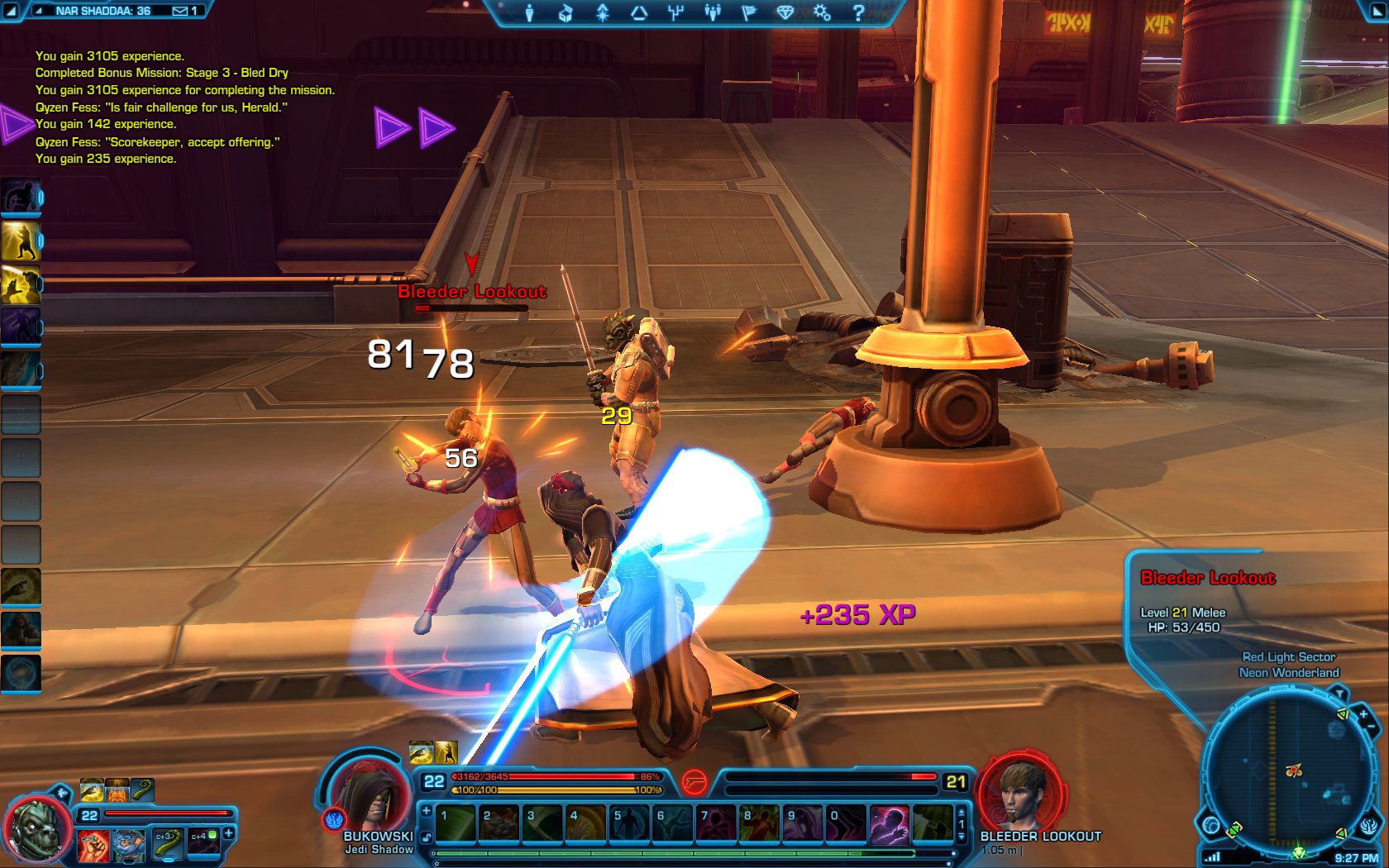Open the group of people social icon

tap(712, 13)
